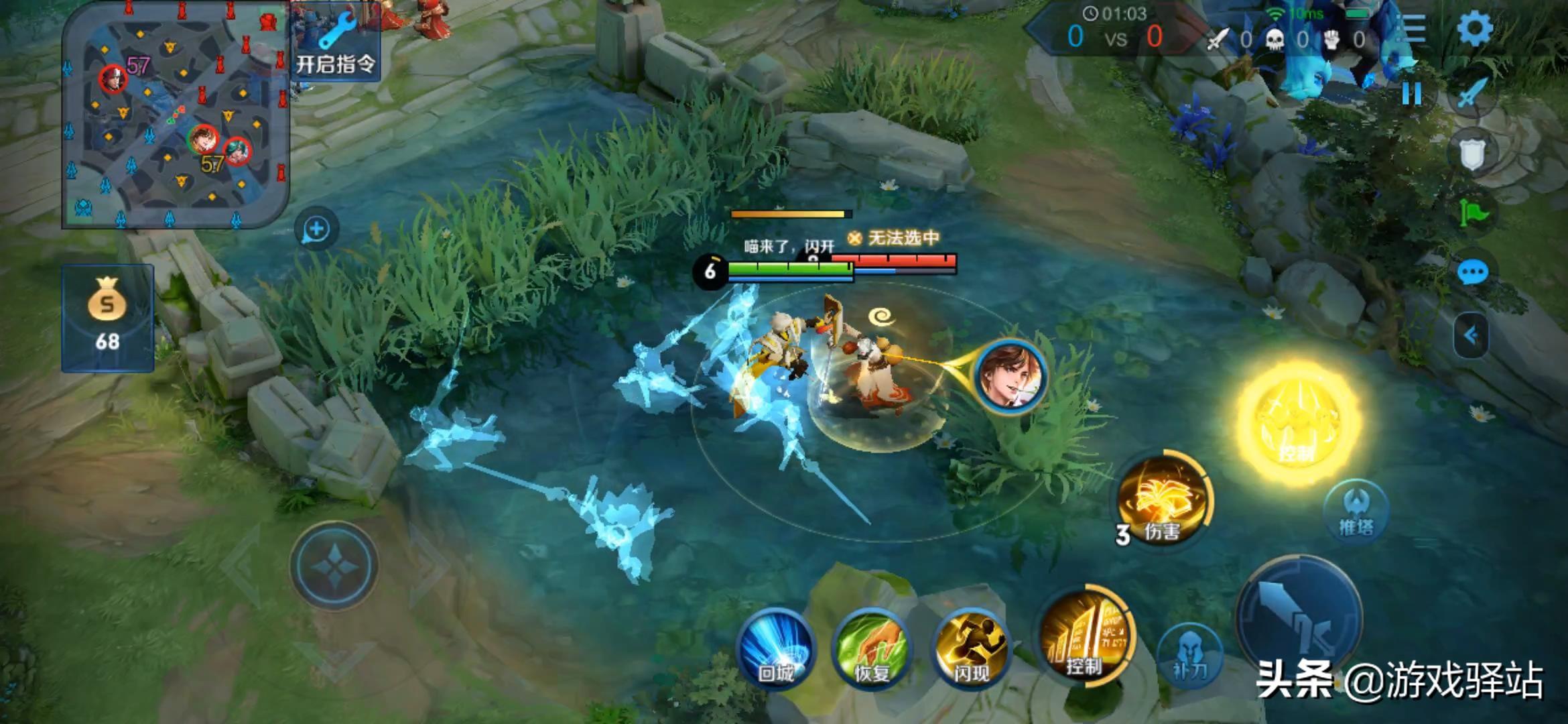Tap the 推塔 tower attack button
1568x724 pixels.
pyautogui.click(x=1356, y=511)
